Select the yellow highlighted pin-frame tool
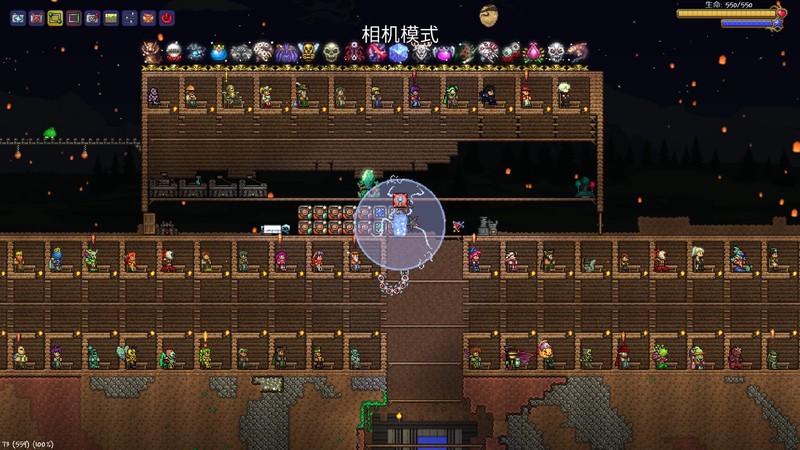Screen dimensions: 800x450 tap(55, 18)
